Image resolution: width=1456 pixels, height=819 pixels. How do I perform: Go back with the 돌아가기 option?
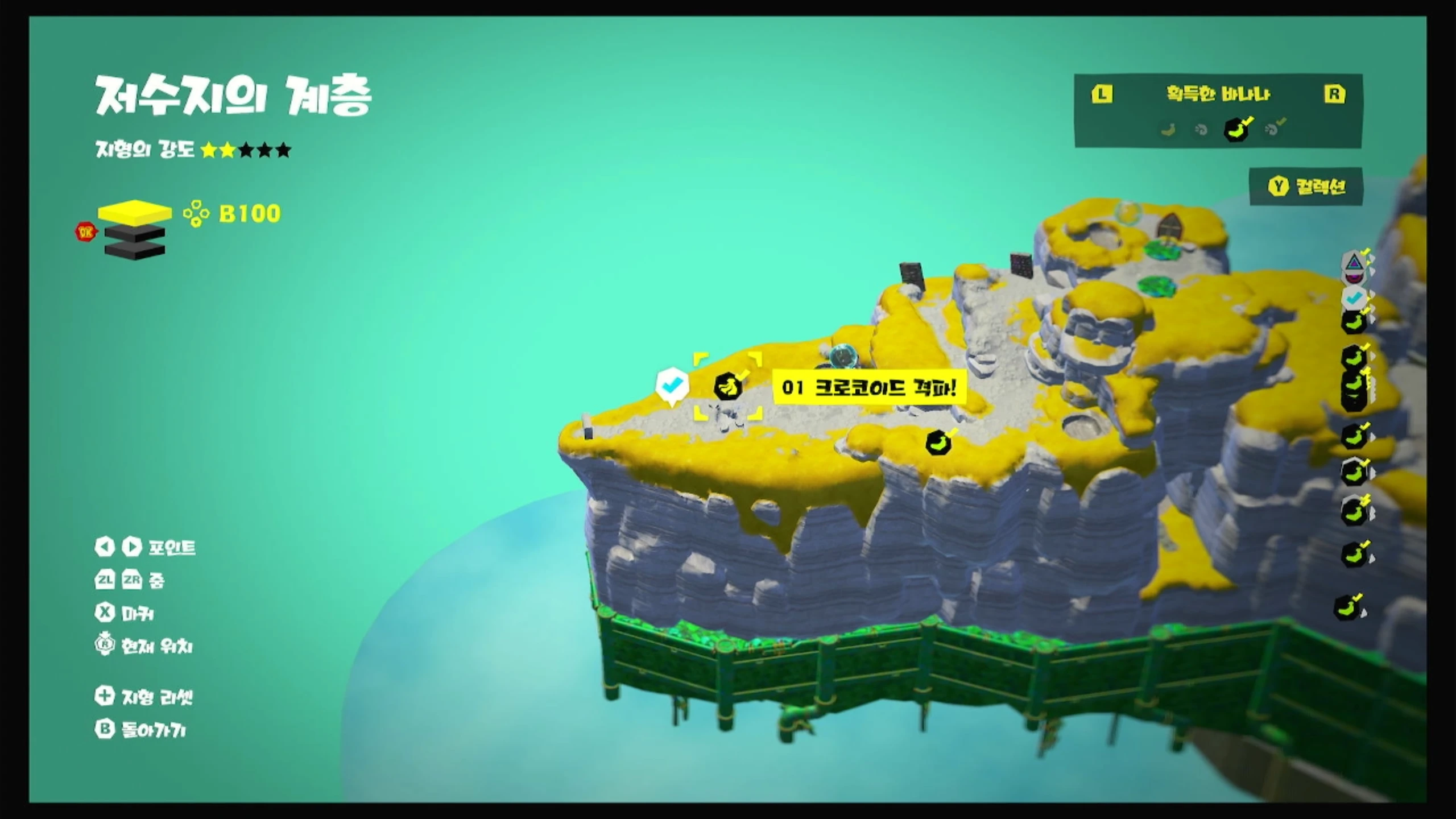pos(141,730)
